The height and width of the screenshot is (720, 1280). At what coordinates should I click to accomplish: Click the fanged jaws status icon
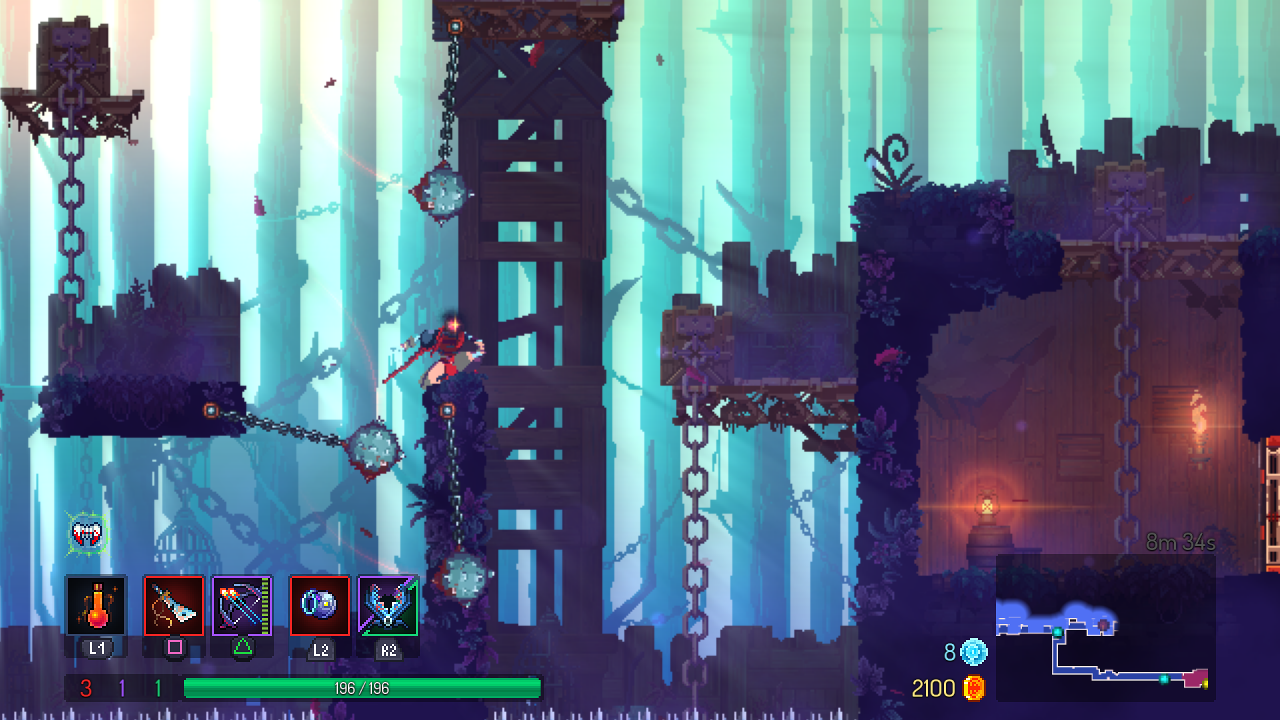pos(88,532)
